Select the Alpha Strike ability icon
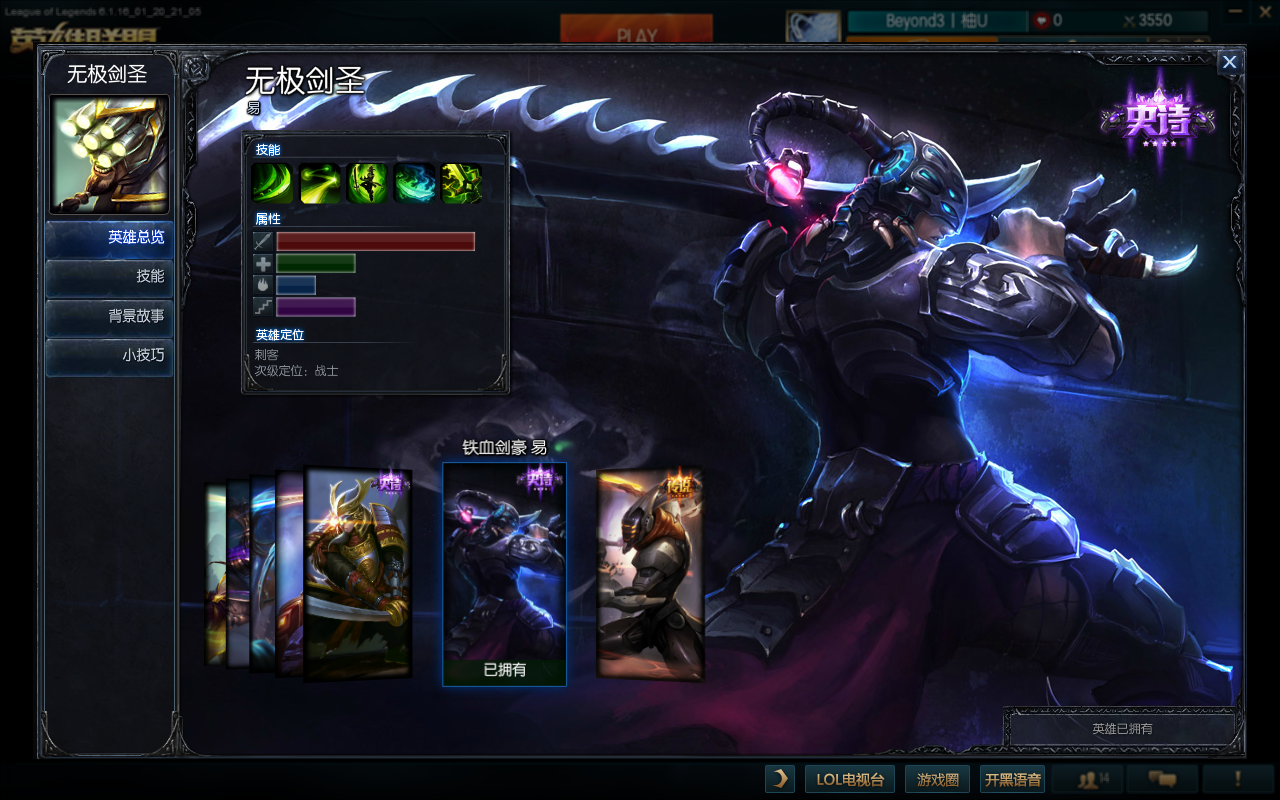Viewport: 1280px width, 800px height. point(319,184)
